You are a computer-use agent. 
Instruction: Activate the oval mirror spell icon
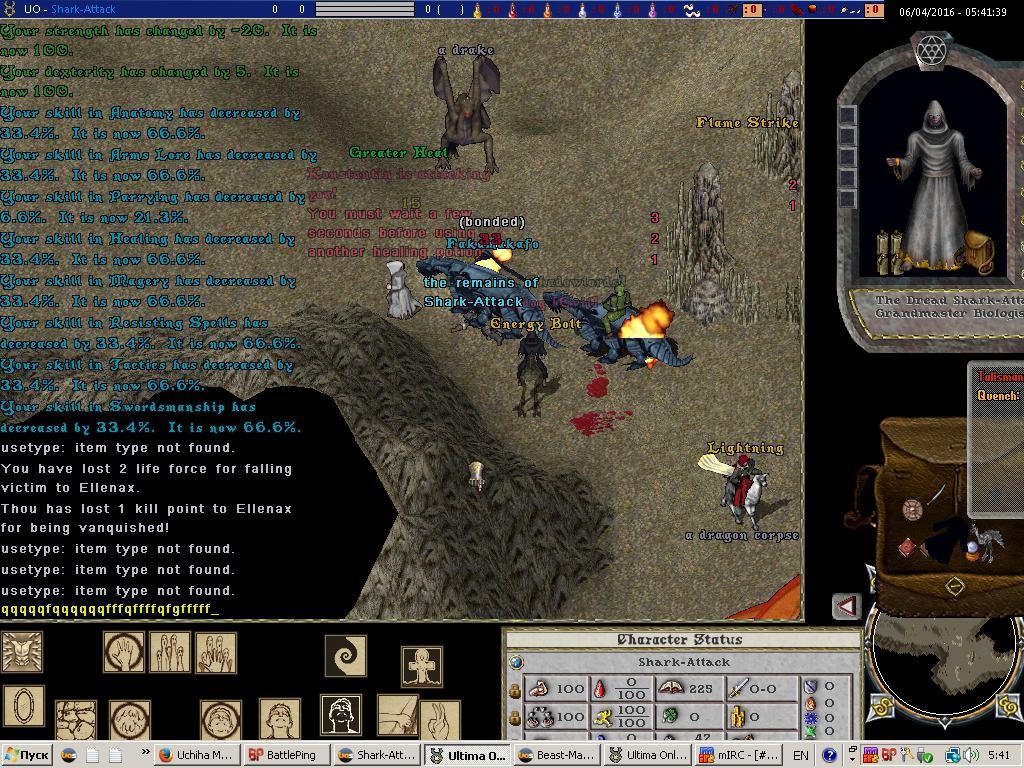point(23,704)
